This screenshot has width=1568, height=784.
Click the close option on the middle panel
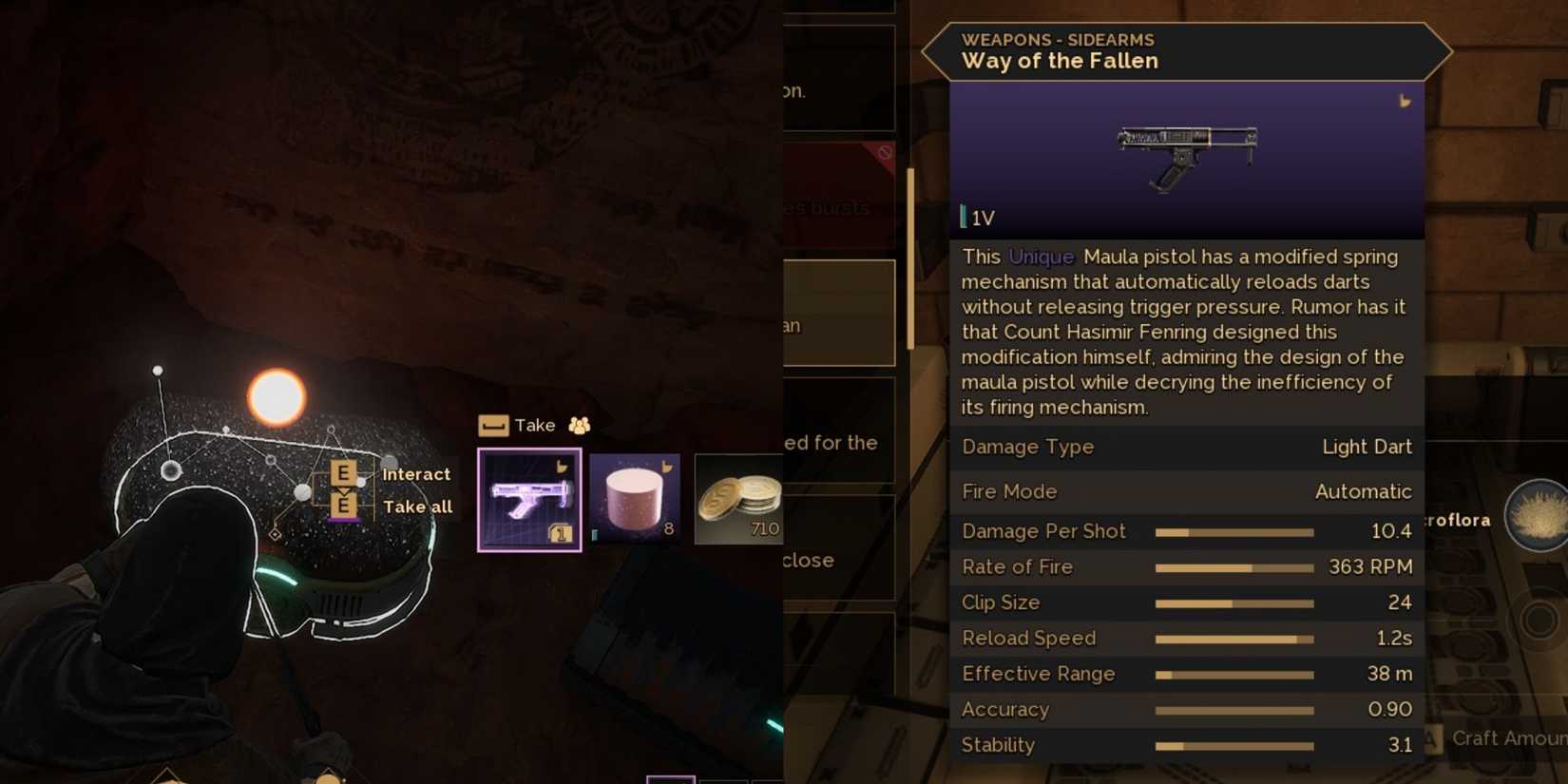click(x=809, y=560)
